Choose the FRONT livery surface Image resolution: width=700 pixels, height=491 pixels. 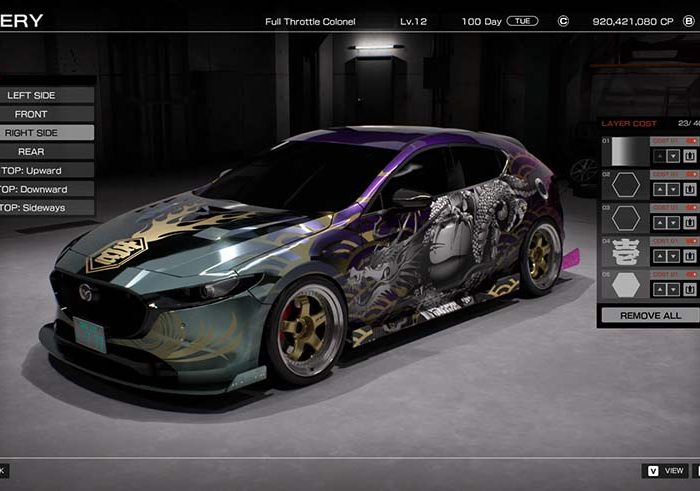click(32, 114)
